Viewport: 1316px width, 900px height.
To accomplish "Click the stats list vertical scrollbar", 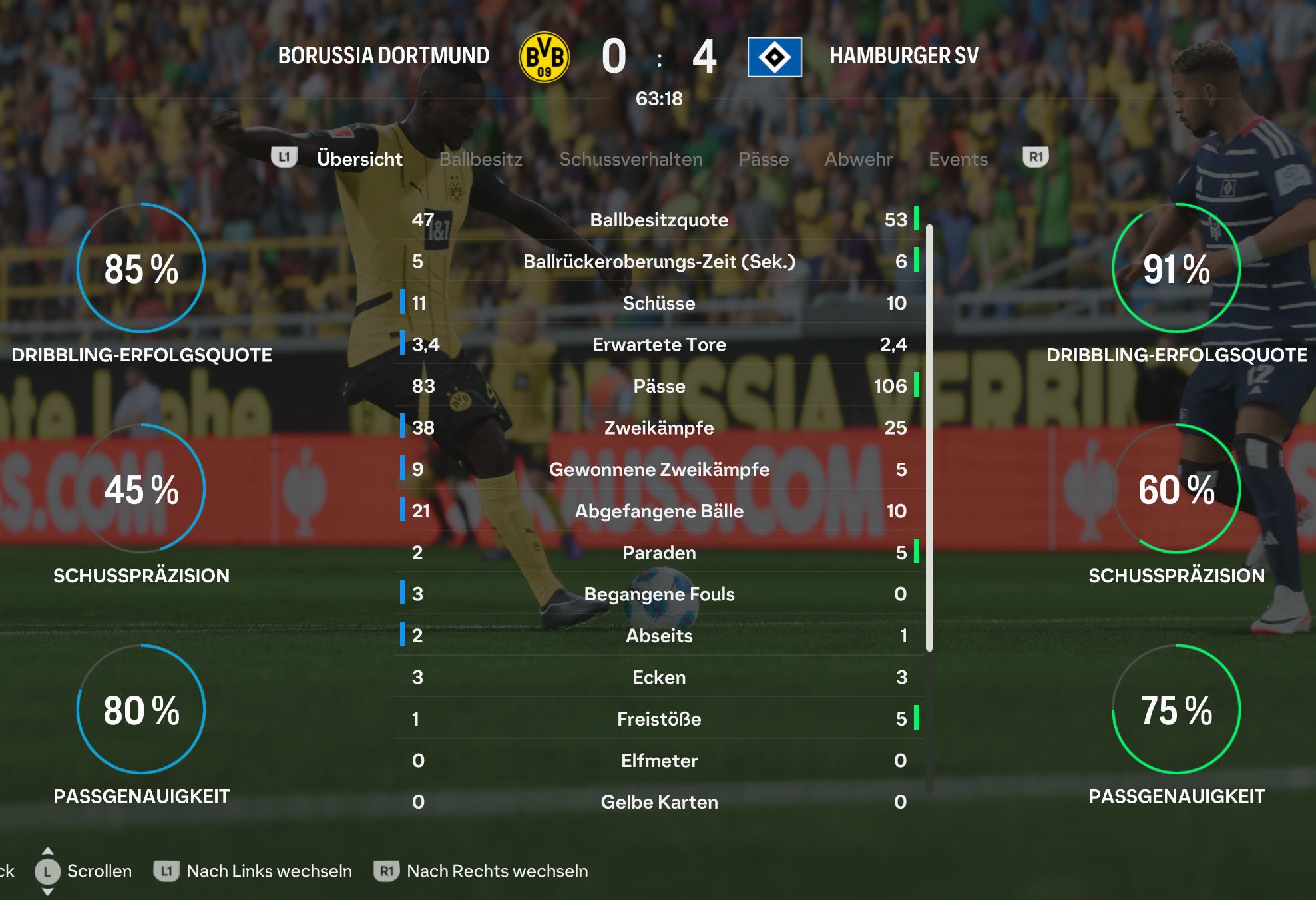I will pyautogui.click(x=929, y=438).
